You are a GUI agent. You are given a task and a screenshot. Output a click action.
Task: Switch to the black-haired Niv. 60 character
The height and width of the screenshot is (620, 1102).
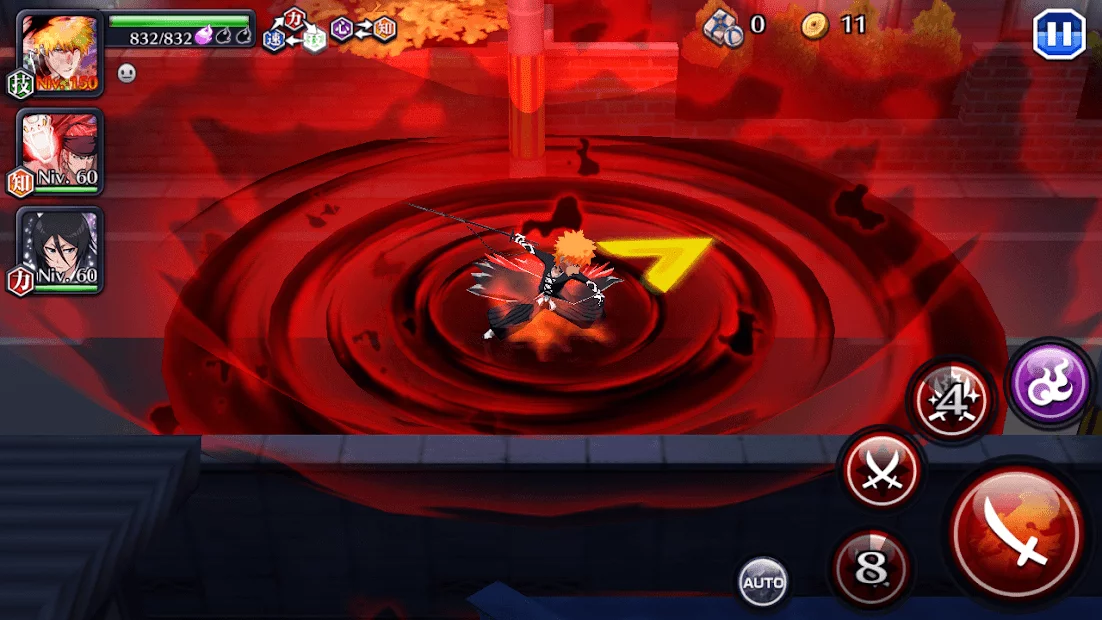[60, 250]
